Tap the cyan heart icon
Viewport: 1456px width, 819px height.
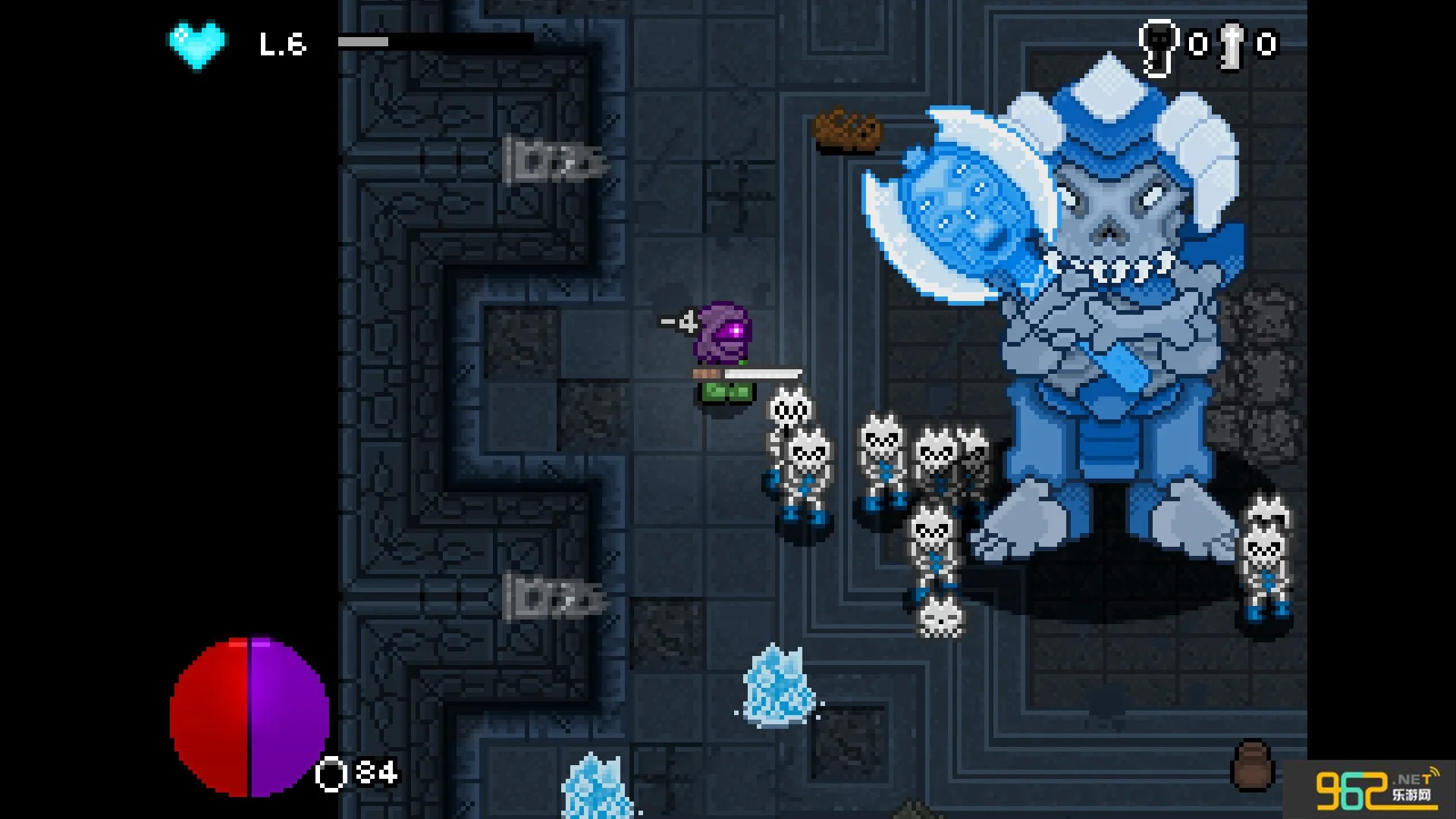click(196, 45)
